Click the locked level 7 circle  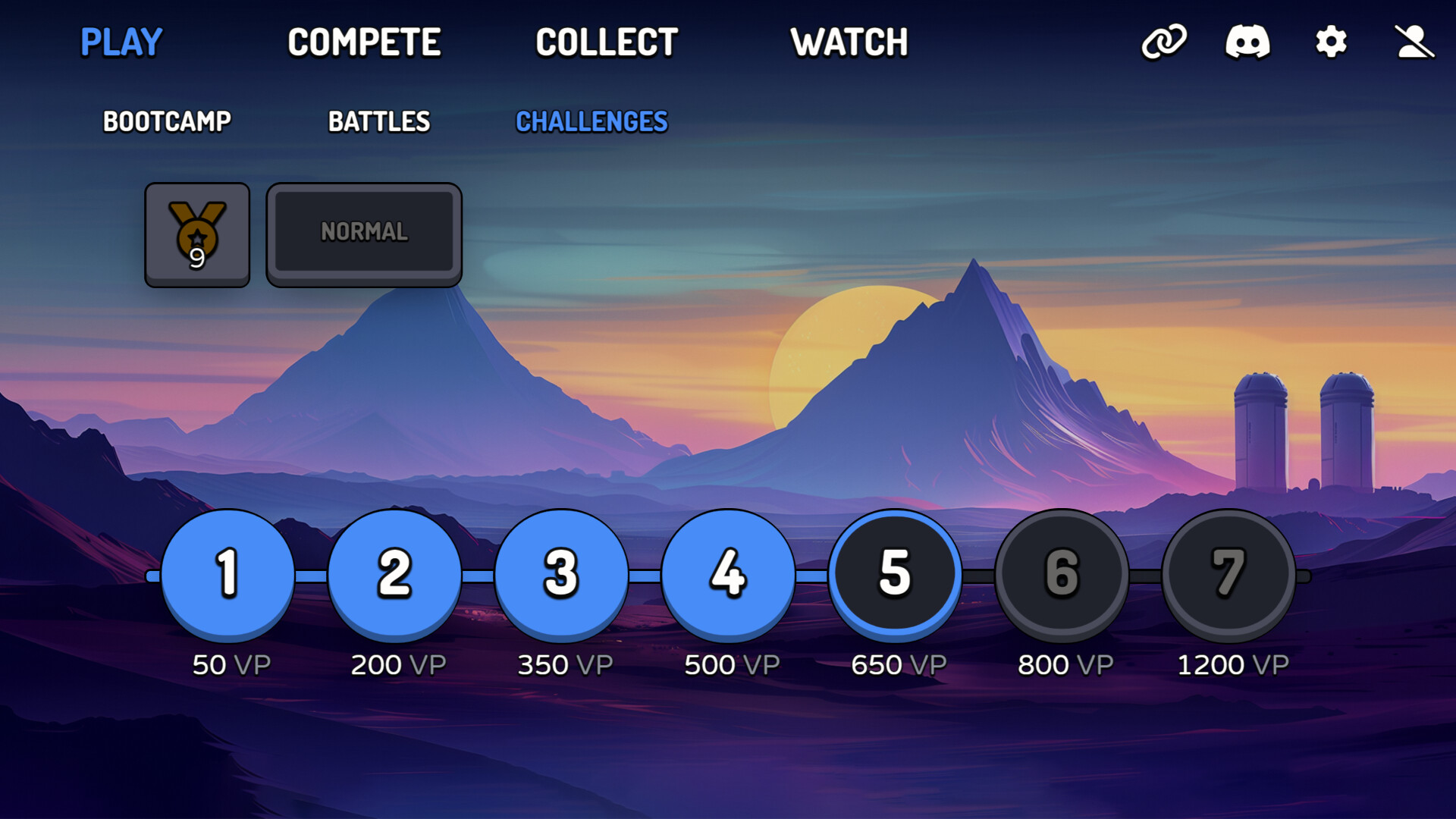(1230, 574)
